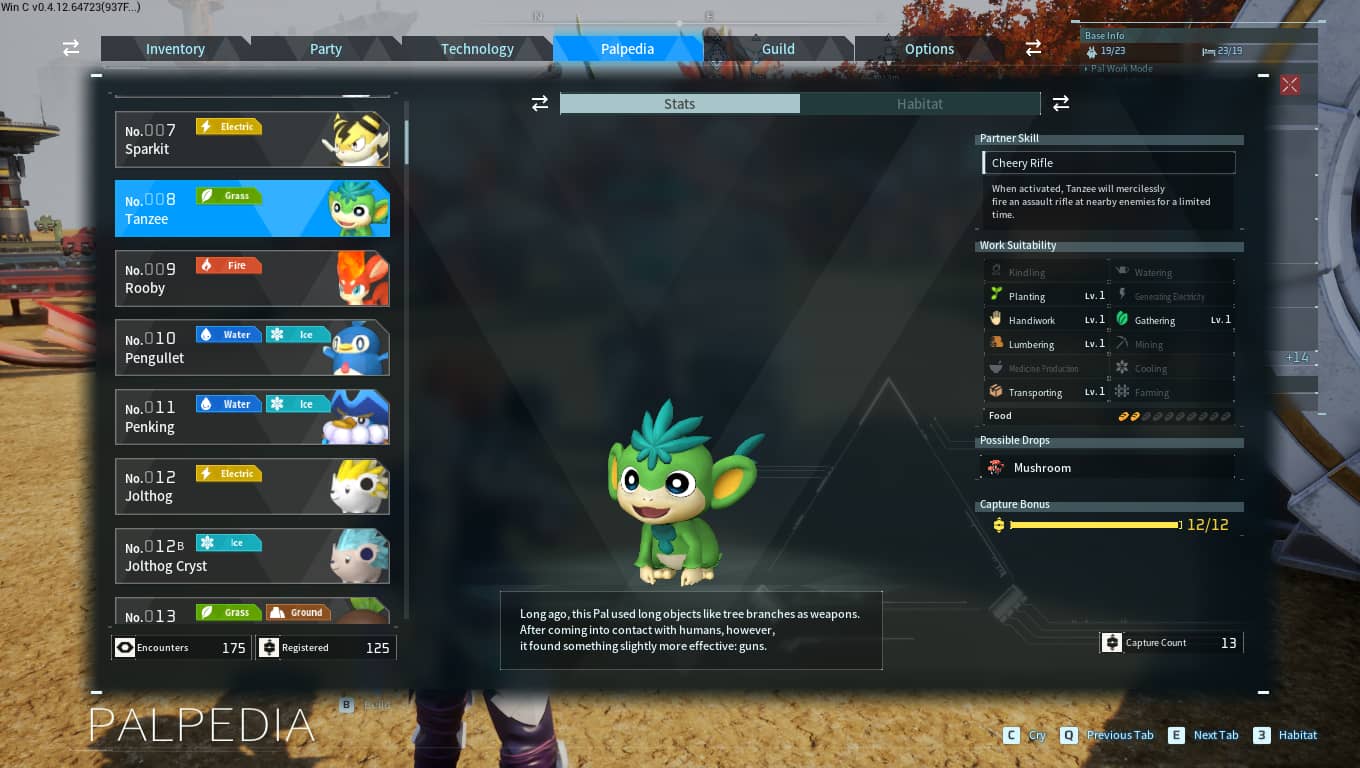Click the Ice type icon on Jolthog Cryst
This screenshot has width=1360, height=768.
pos(230,542)
